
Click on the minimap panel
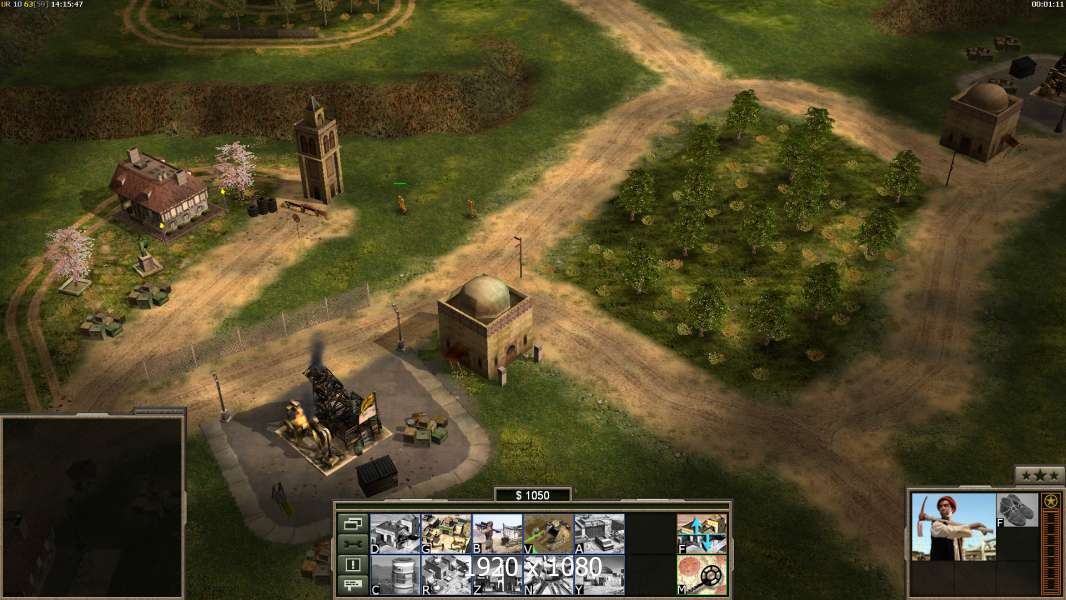92,507
